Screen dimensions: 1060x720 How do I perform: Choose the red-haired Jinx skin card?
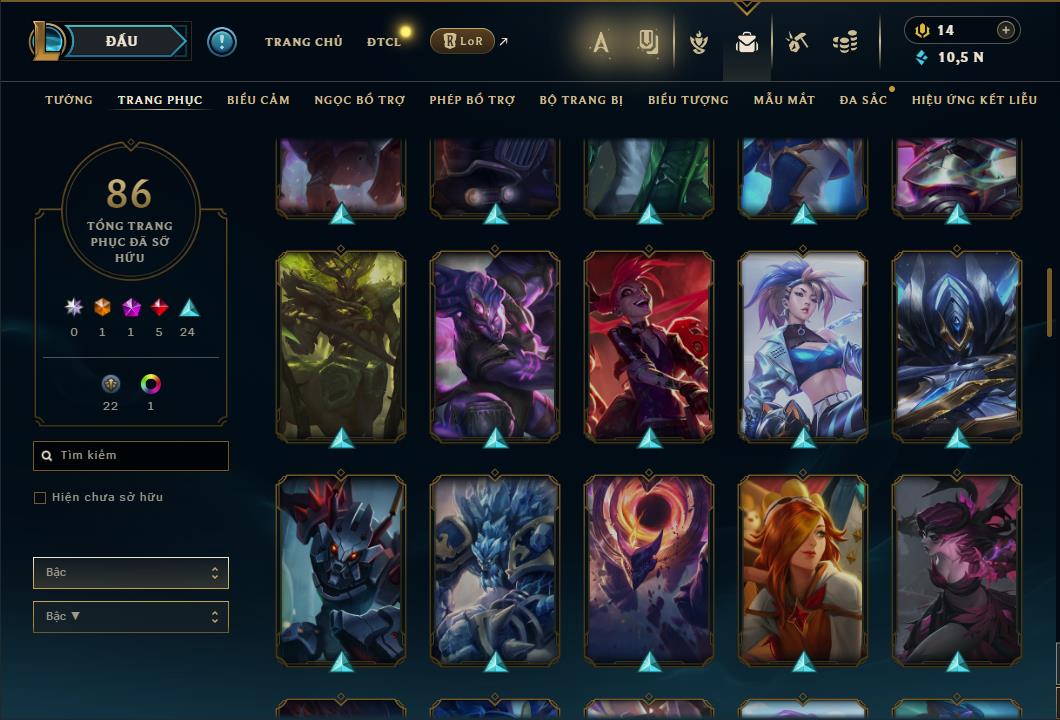click(649, 345)
